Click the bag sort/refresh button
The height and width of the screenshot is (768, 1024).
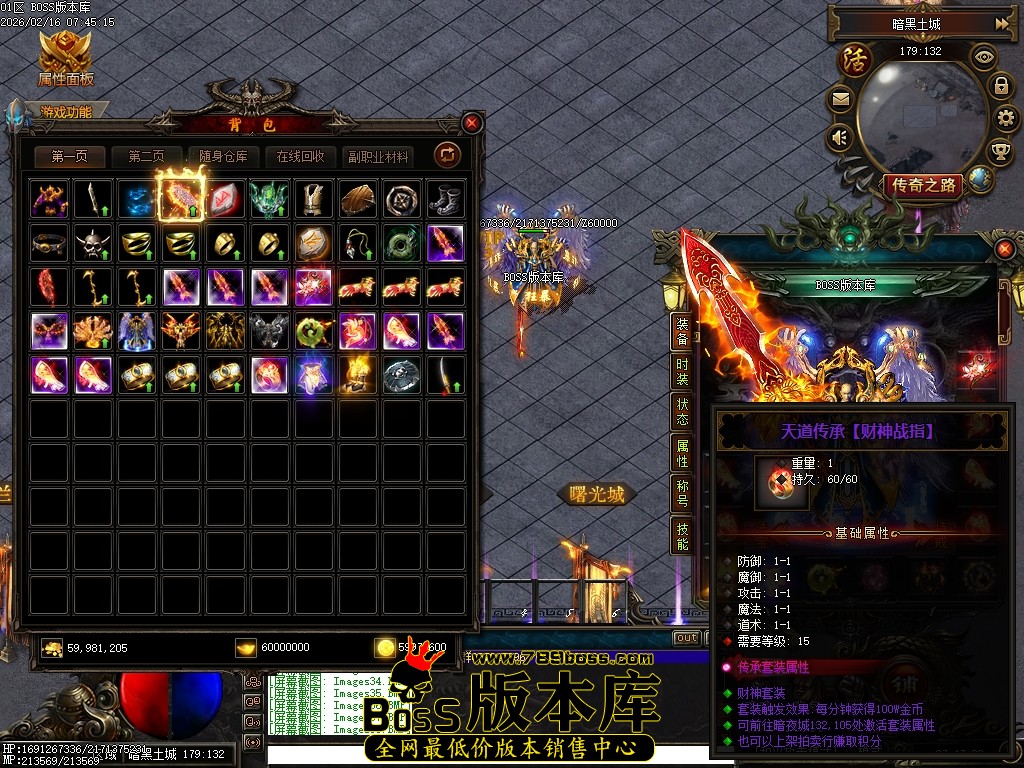click(x=447, y=155)
